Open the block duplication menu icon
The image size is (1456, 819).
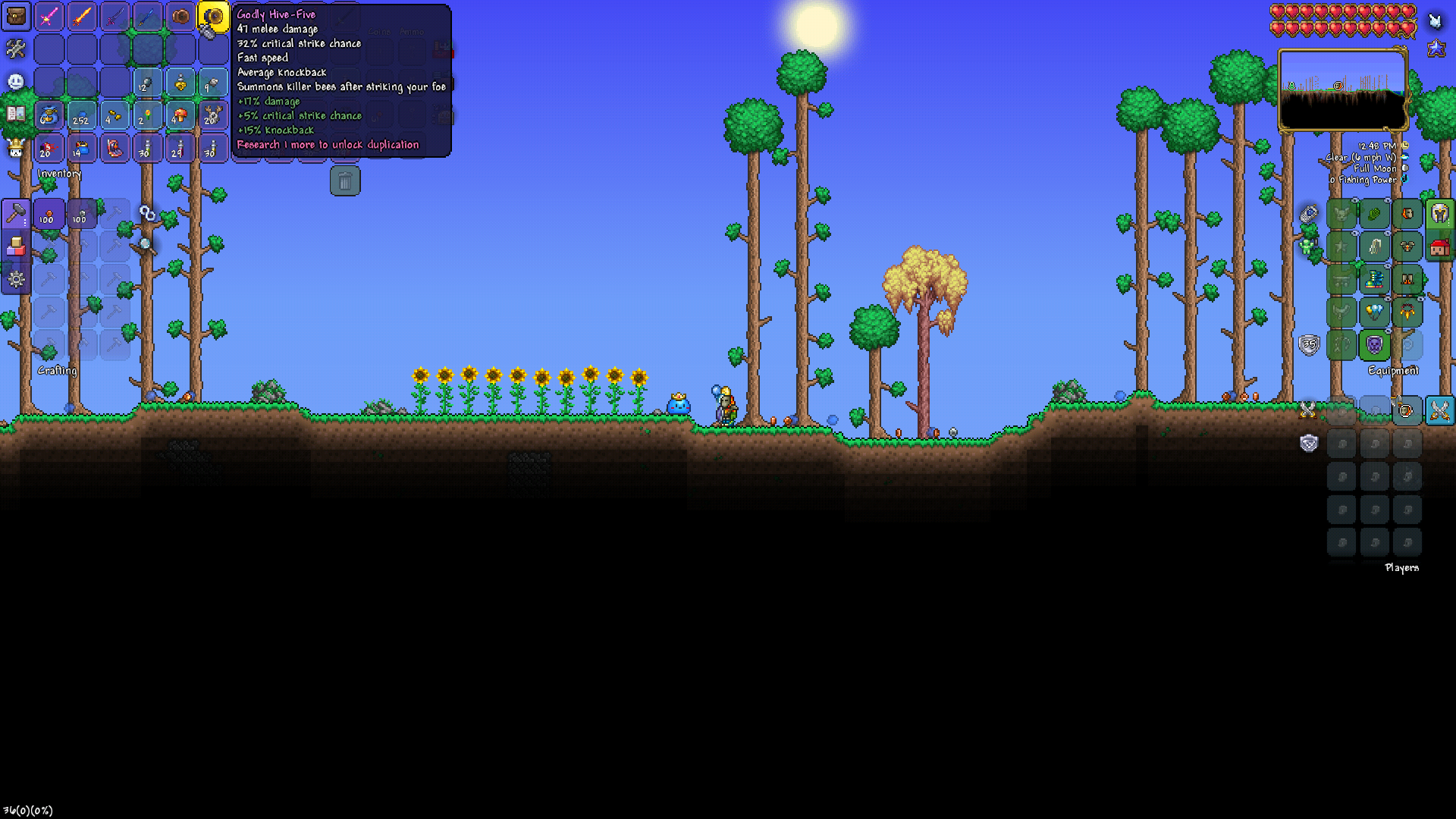[x=16, y=246]
